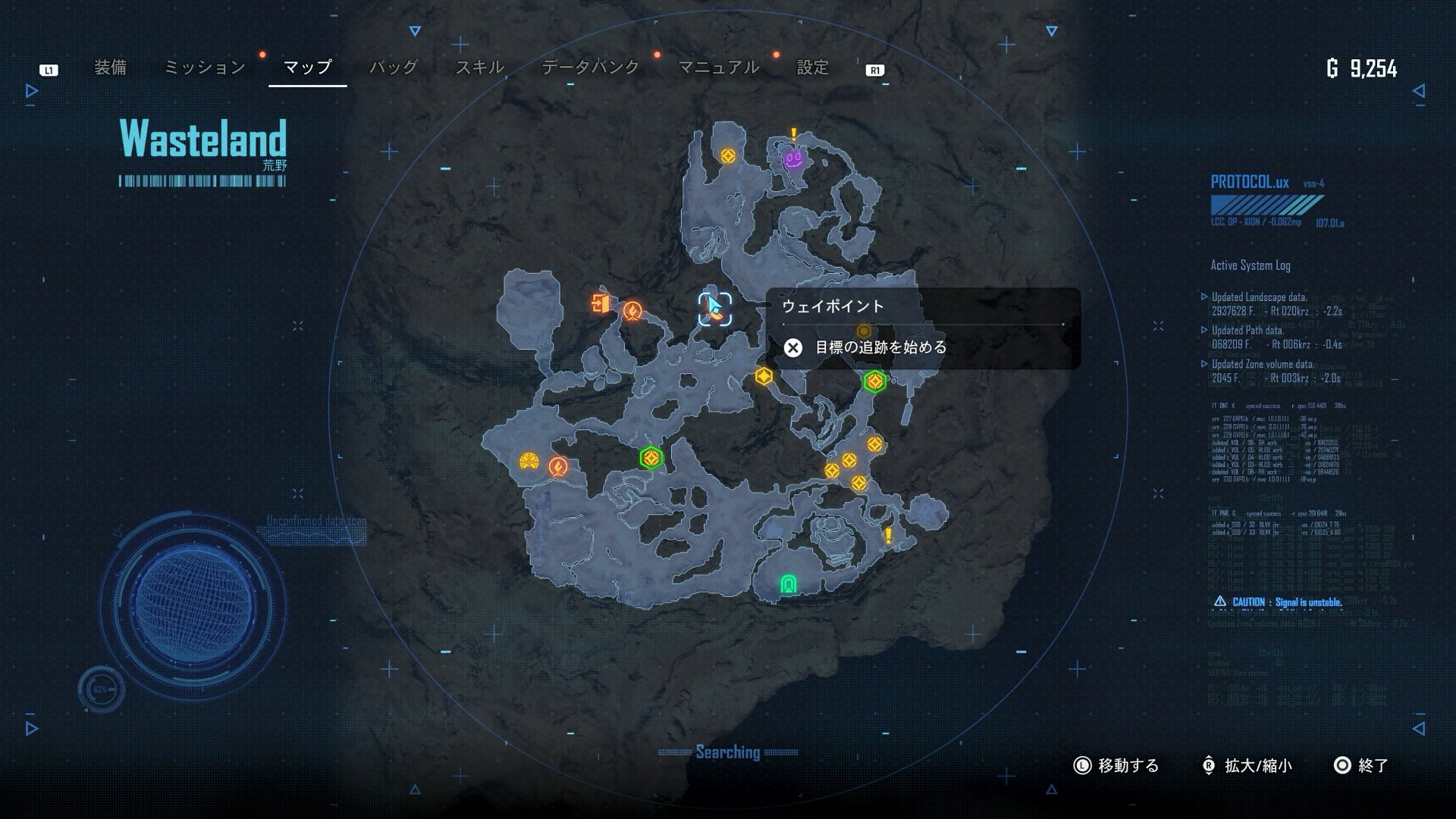The height and width of the screenshot is (819, 1456).
Task: Open the ミッション tab
Action: (x=205, y=67)
